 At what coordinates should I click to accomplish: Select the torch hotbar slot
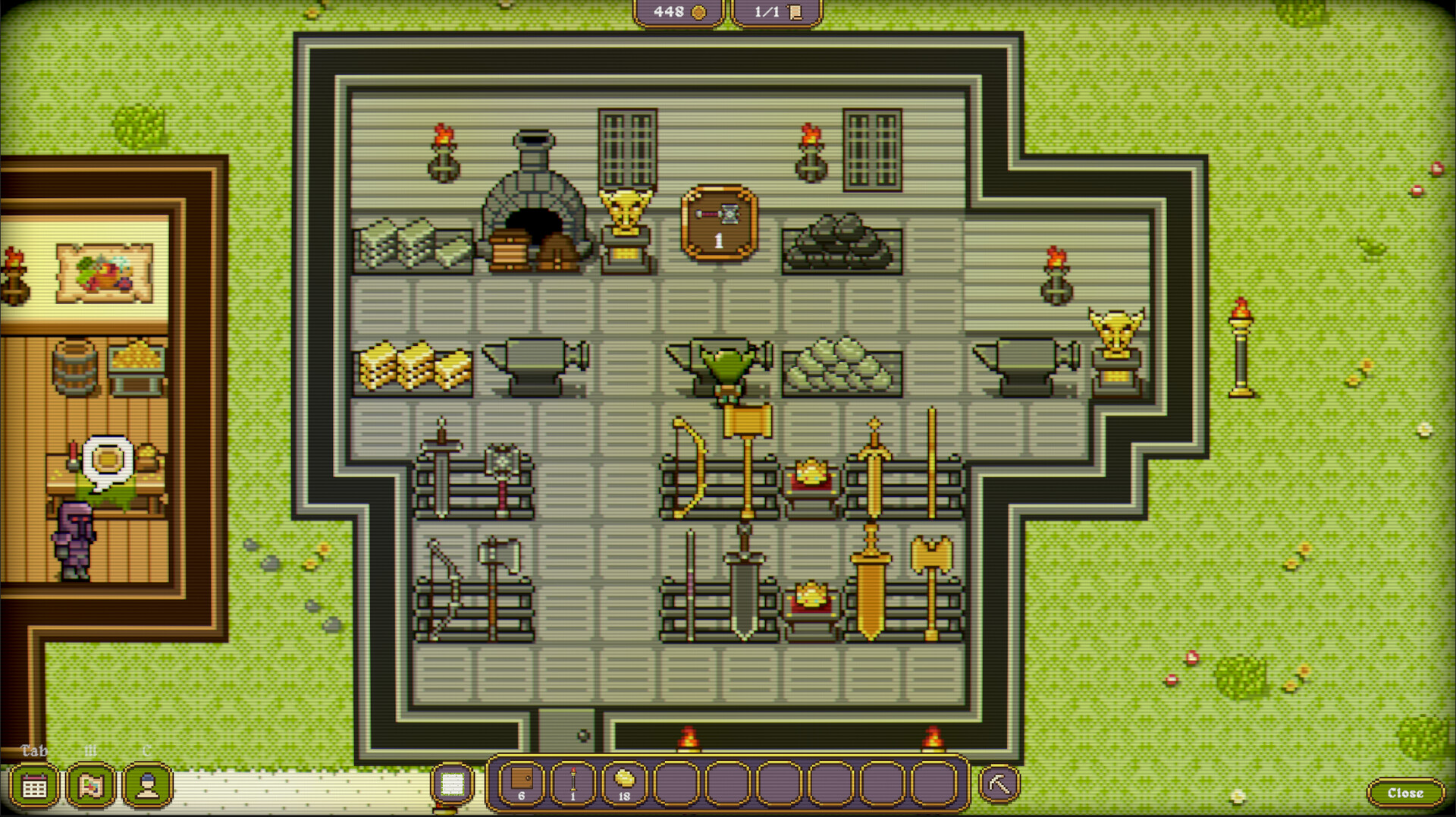[573, 782]
